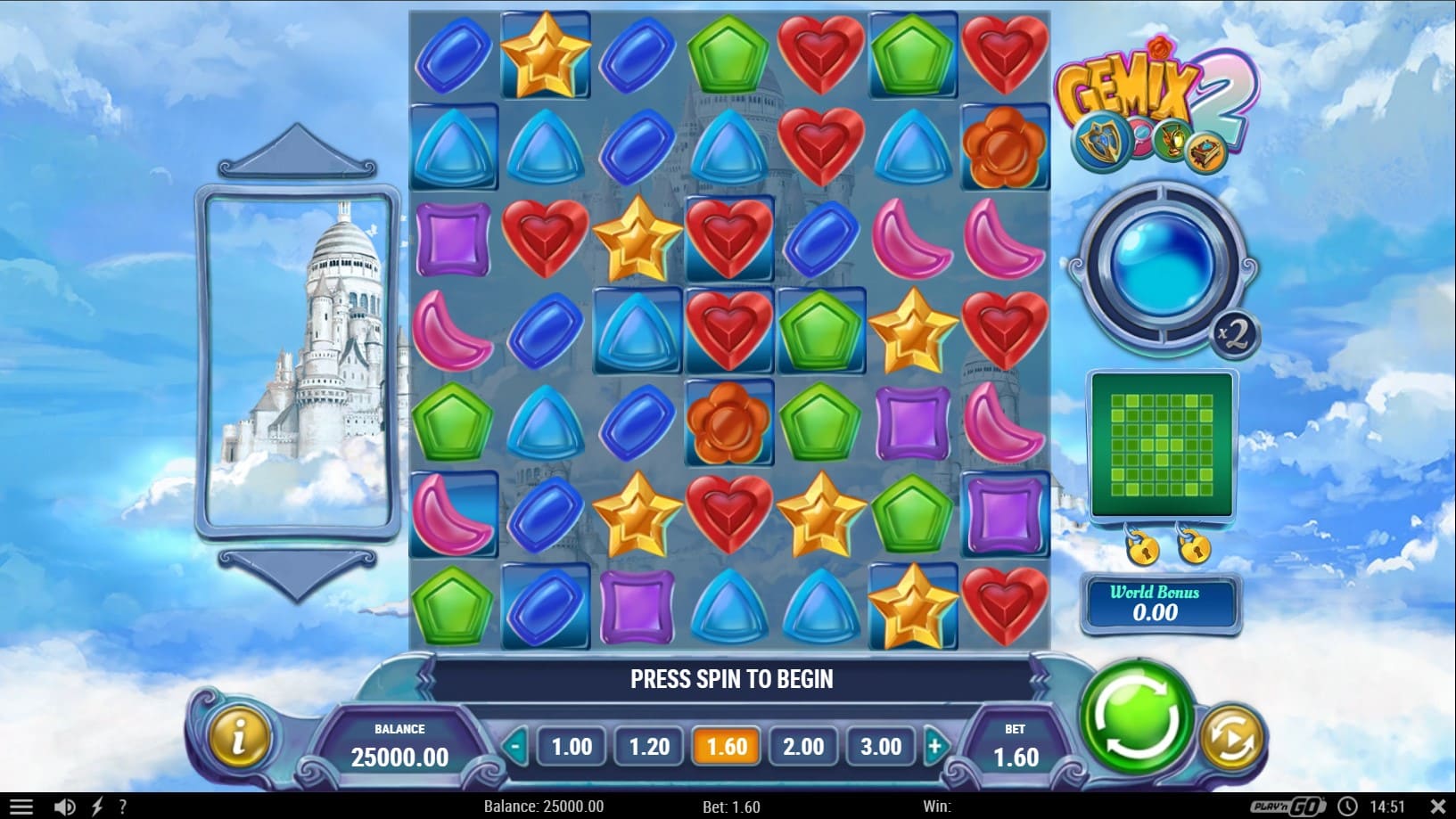Pick the 1.60 bet option

coord(726,746)
